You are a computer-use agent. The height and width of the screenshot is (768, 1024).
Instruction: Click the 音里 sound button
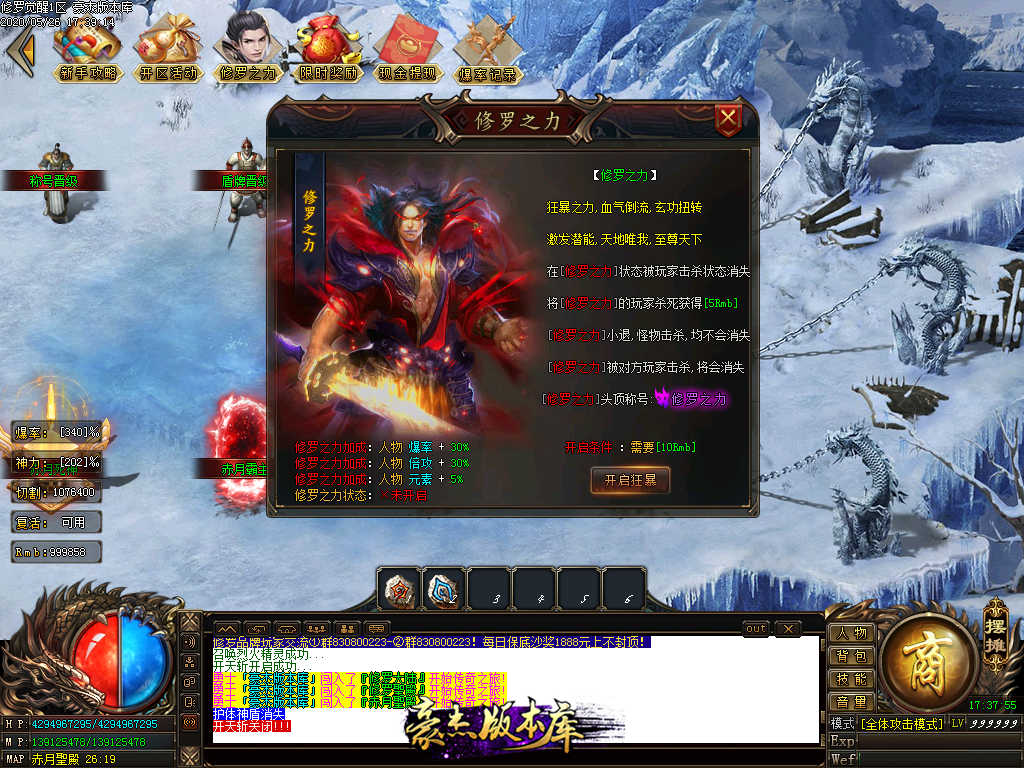click(x=851, y=702)
